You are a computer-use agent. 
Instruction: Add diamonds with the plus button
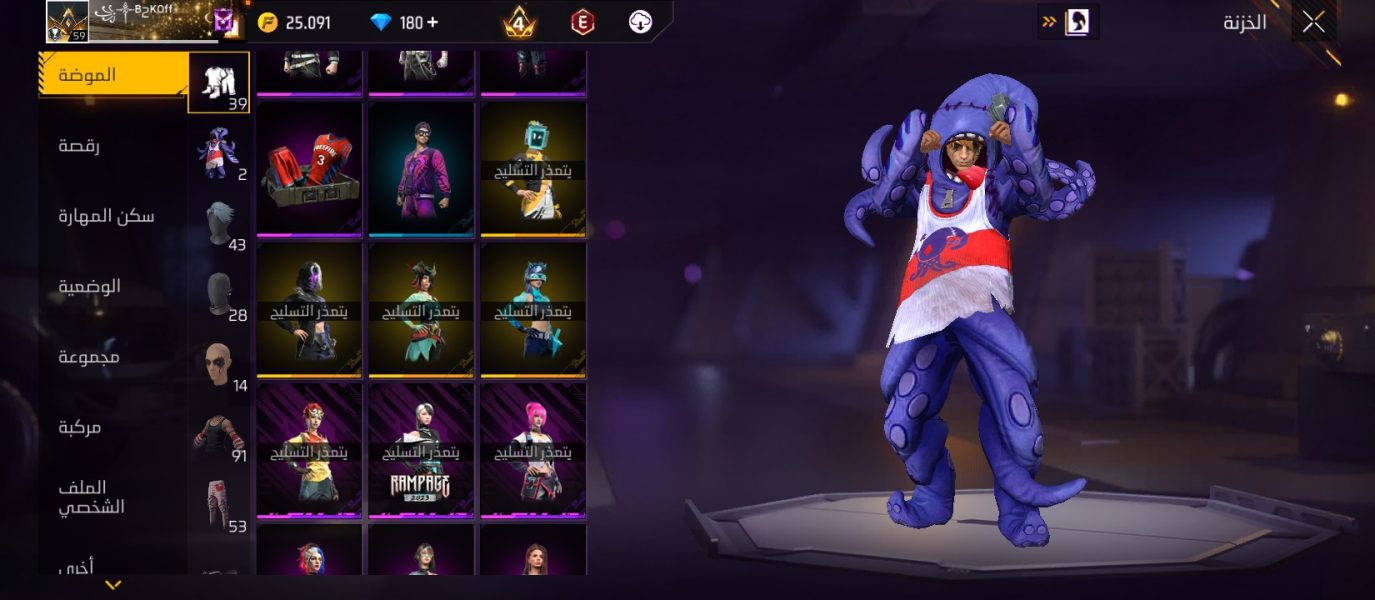[x=432, y=22]
